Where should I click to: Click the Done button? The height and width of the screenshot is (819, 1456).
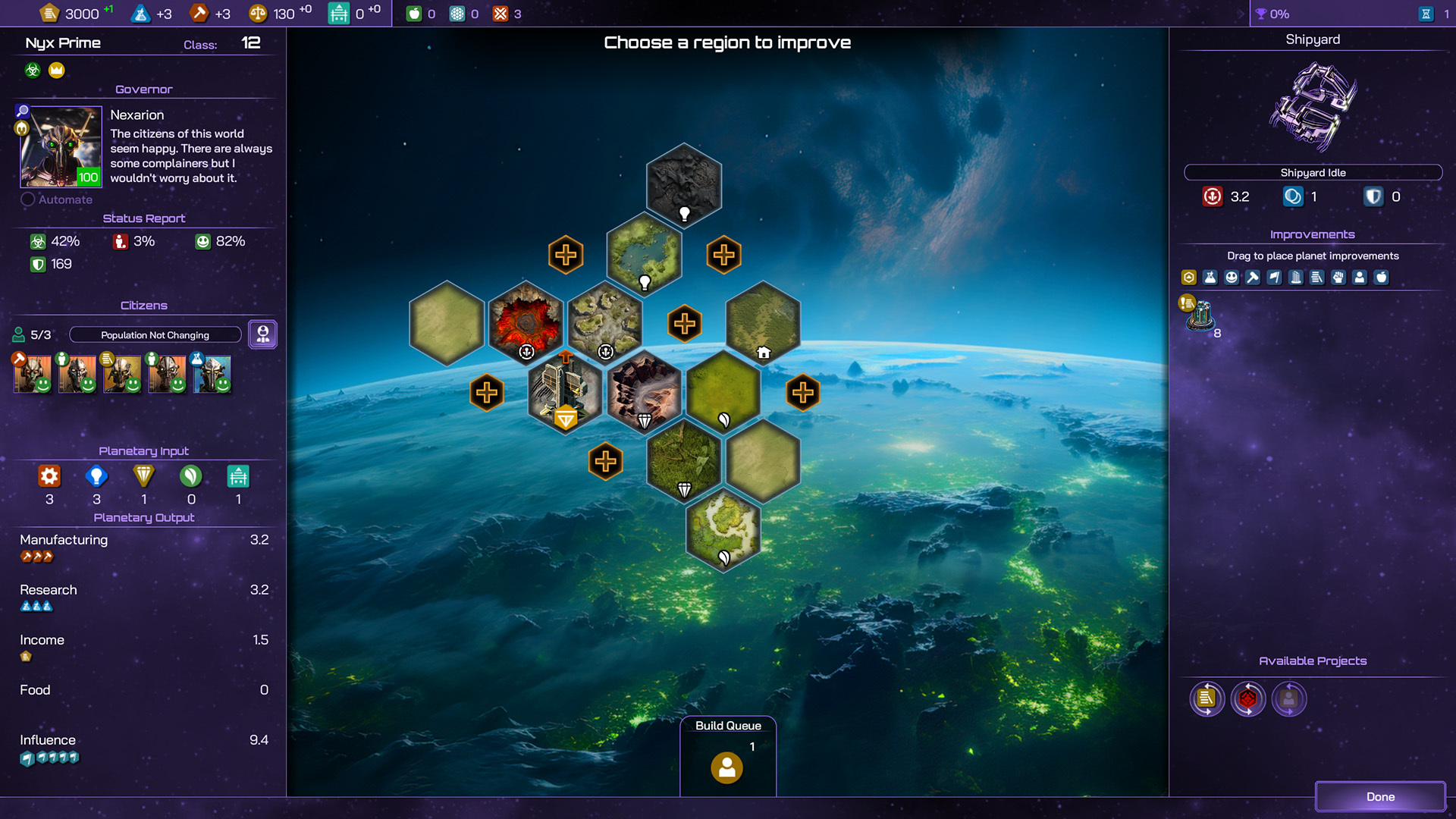pyautogui.click(x=1379, y=796)
